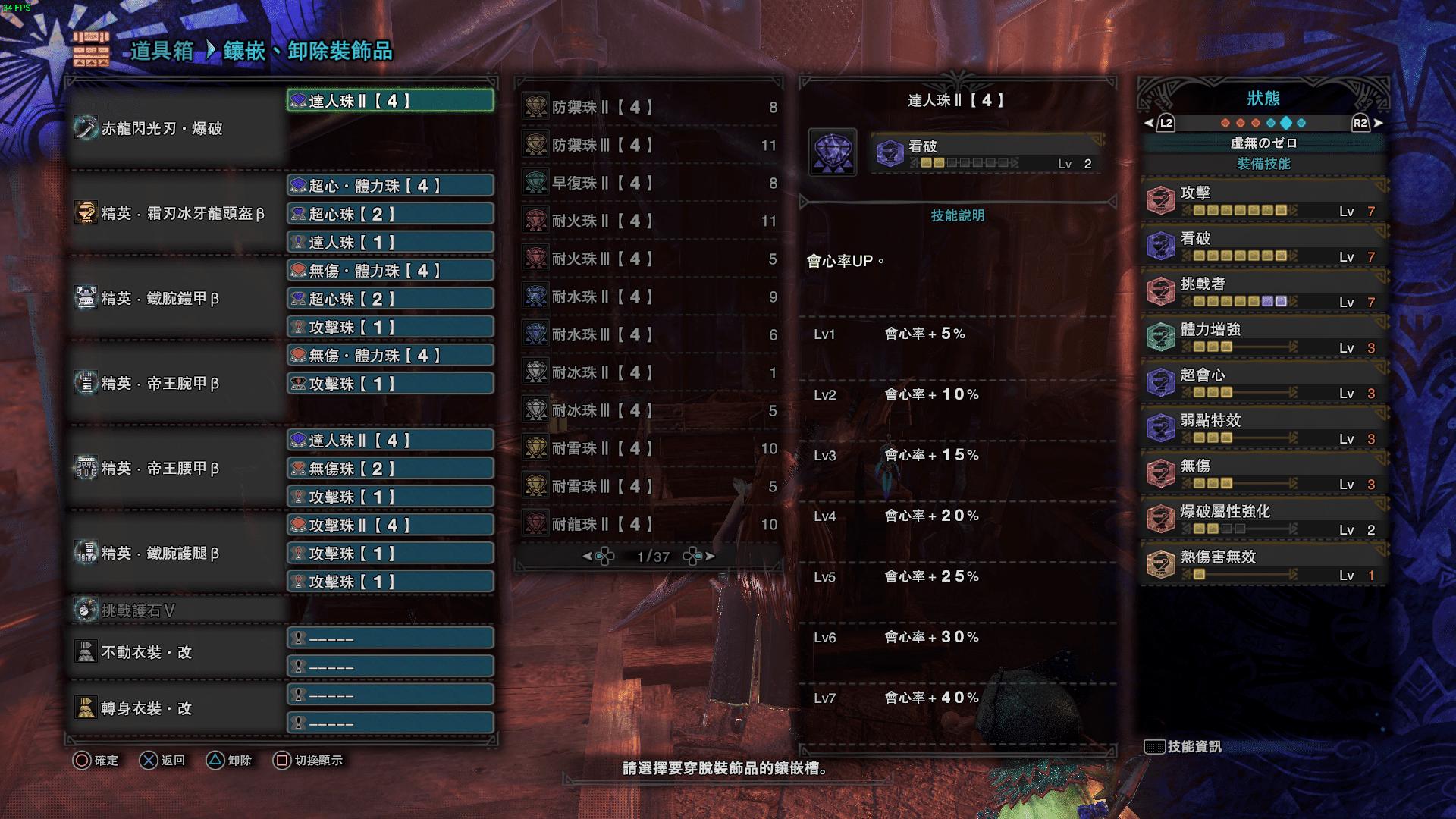Pick the 耐火珠II【4】 decoration
1456x819 pixels.
pos(649,221)
